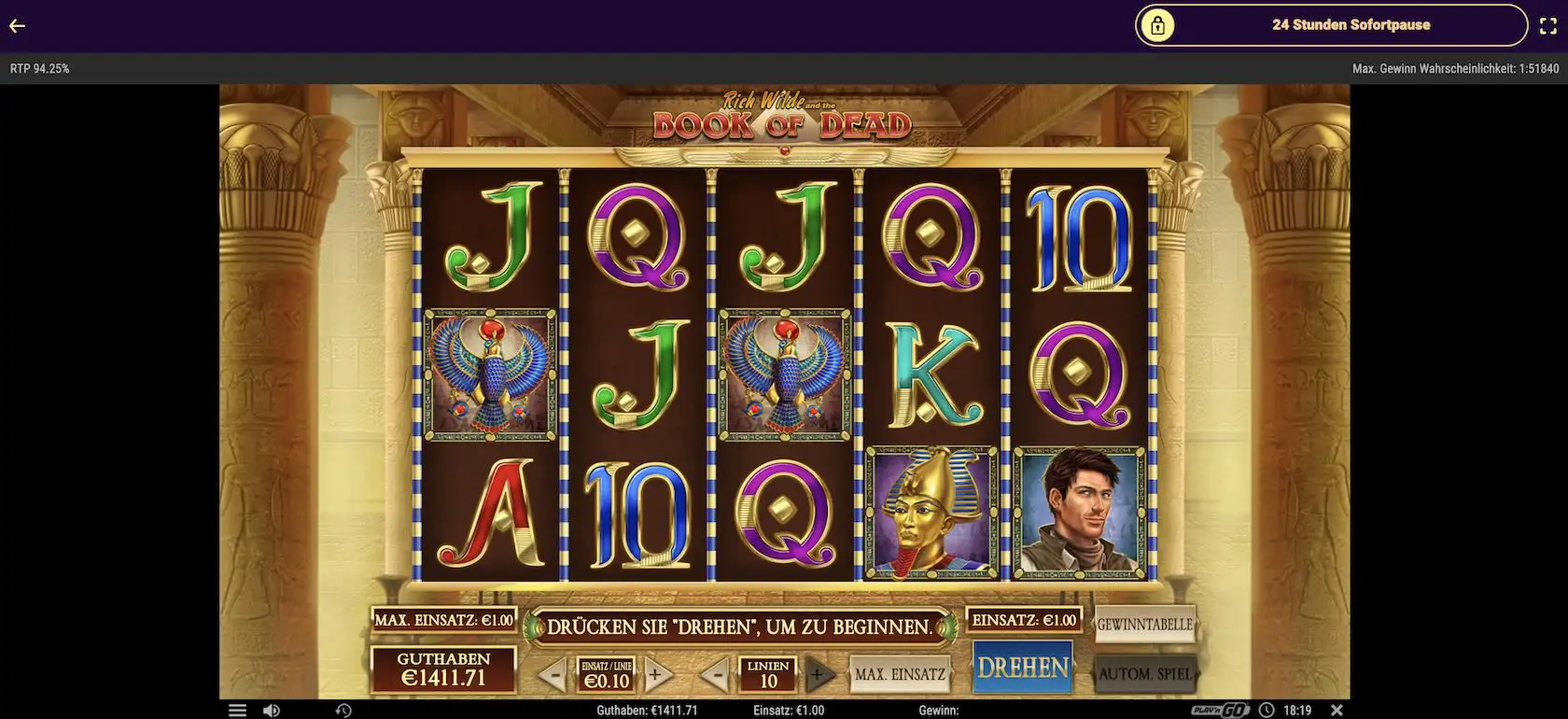Enable Autom. Spiel
Screen dimensions: 1568x719
click(x=1144, y=671)
